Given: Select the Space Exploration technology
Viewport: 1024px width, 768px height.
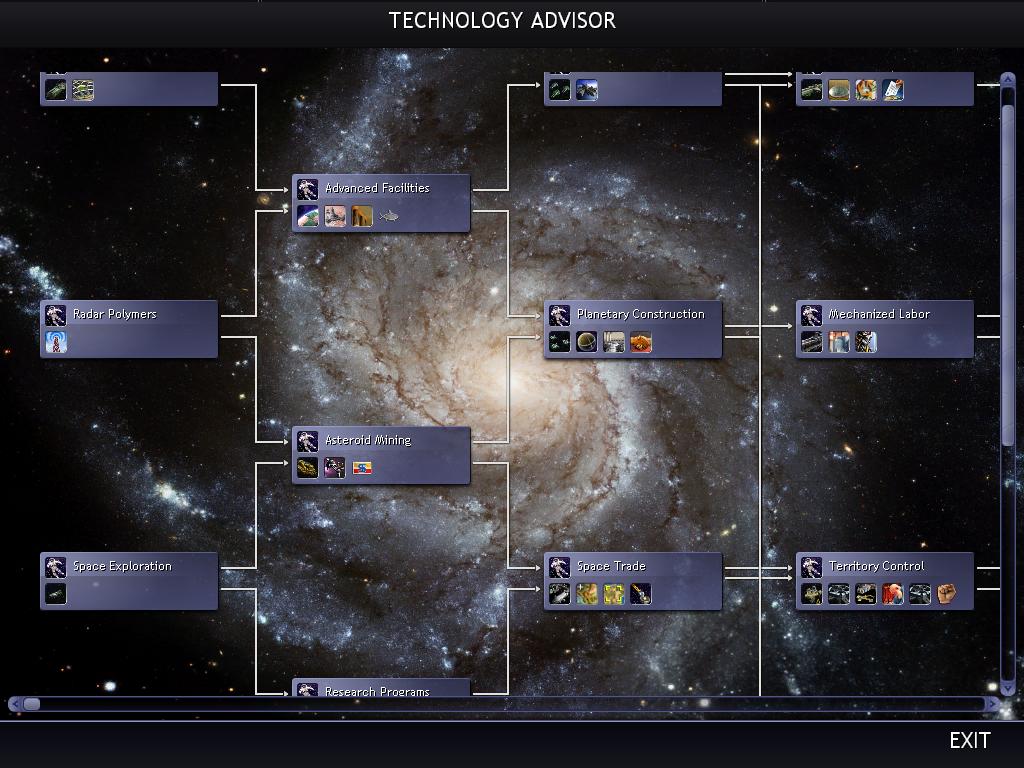Looking at the screenshot, I should click(121, 566).
